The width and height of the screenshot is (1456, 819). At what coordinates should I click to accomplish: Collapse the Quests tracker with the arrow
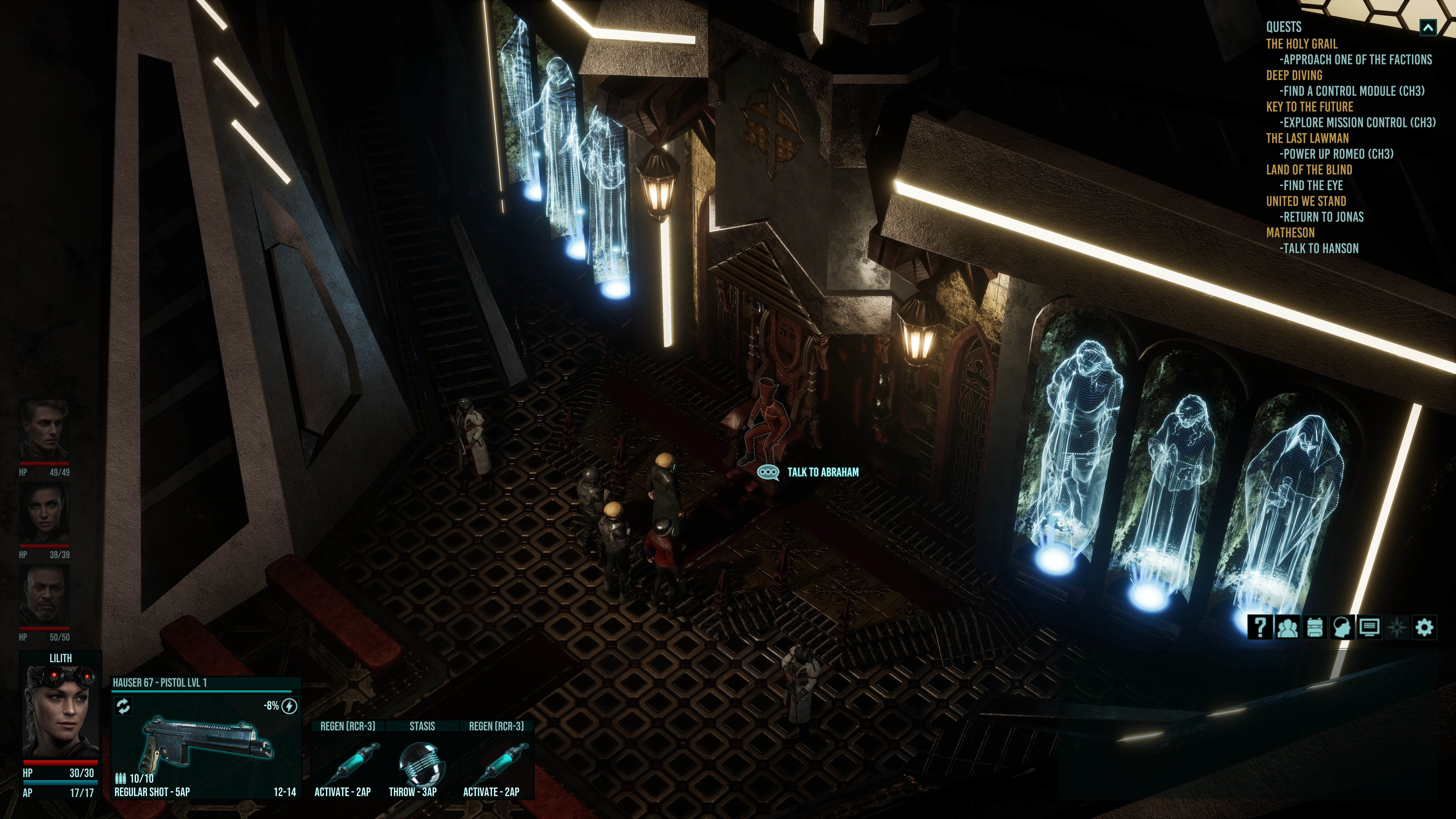(x=1428, y=27)
